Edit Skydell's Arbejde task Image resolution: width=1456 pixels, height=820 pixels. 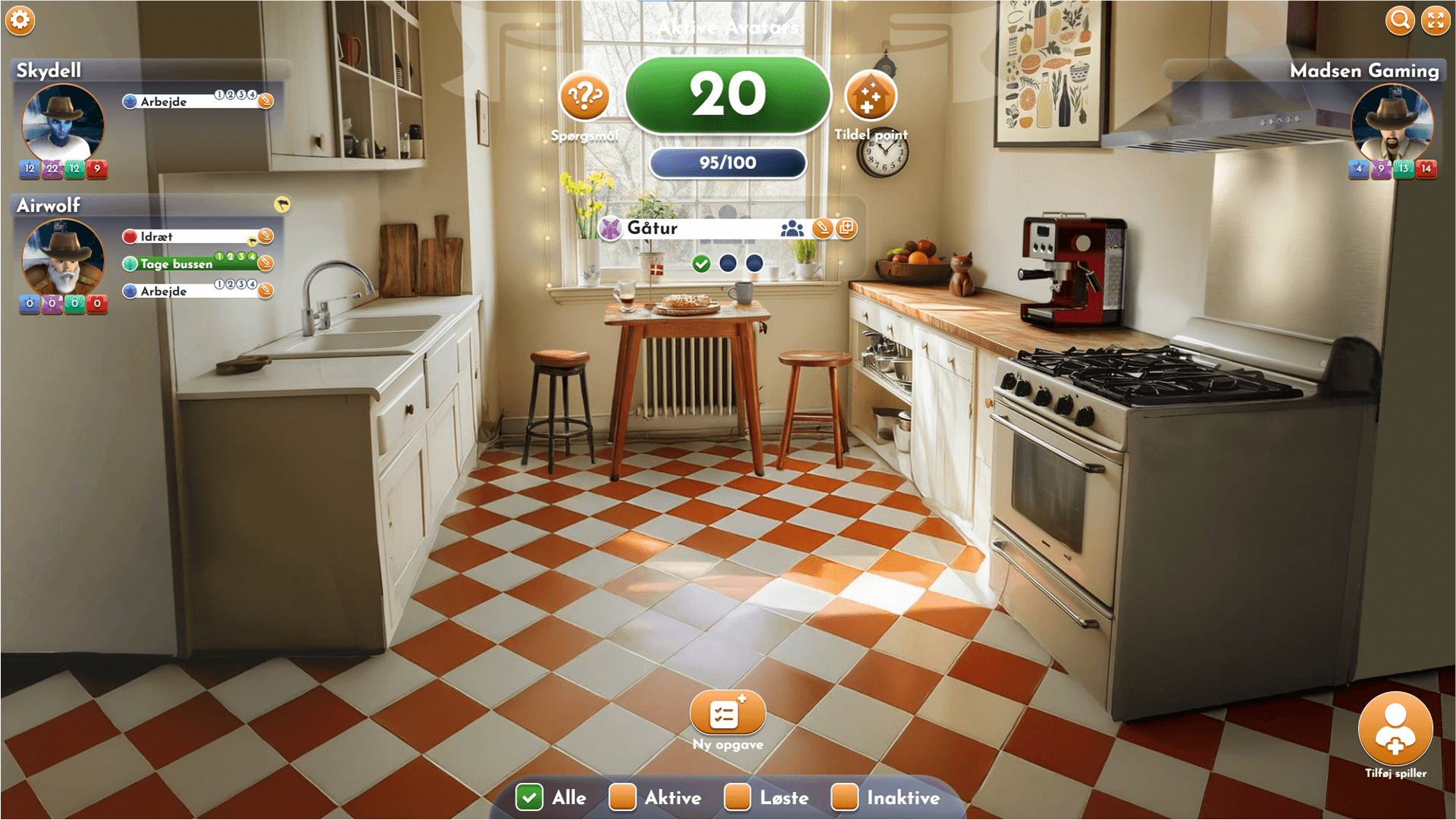click(265, 101)
